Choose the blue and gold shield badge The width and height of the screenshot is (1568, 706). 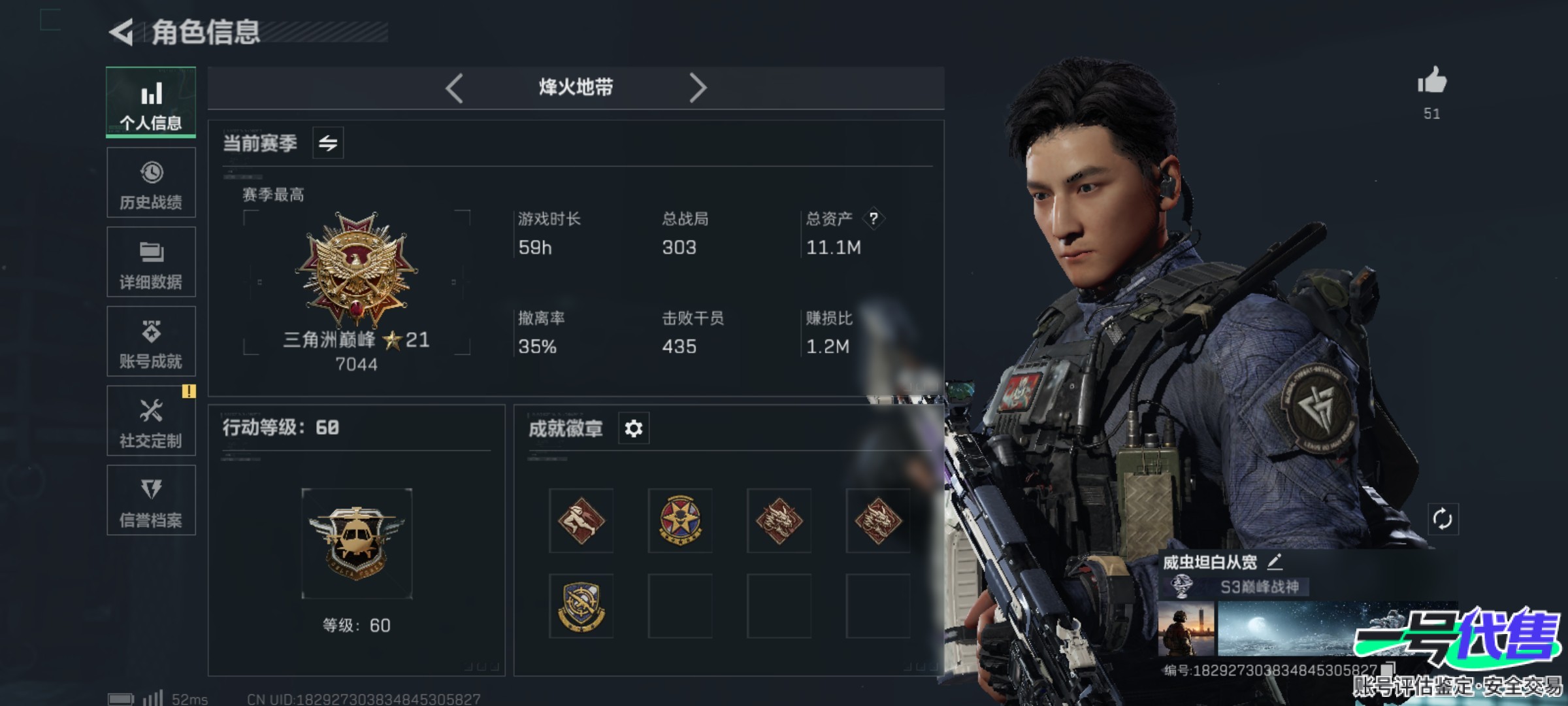pyautogui.click(x=581, y=606)
